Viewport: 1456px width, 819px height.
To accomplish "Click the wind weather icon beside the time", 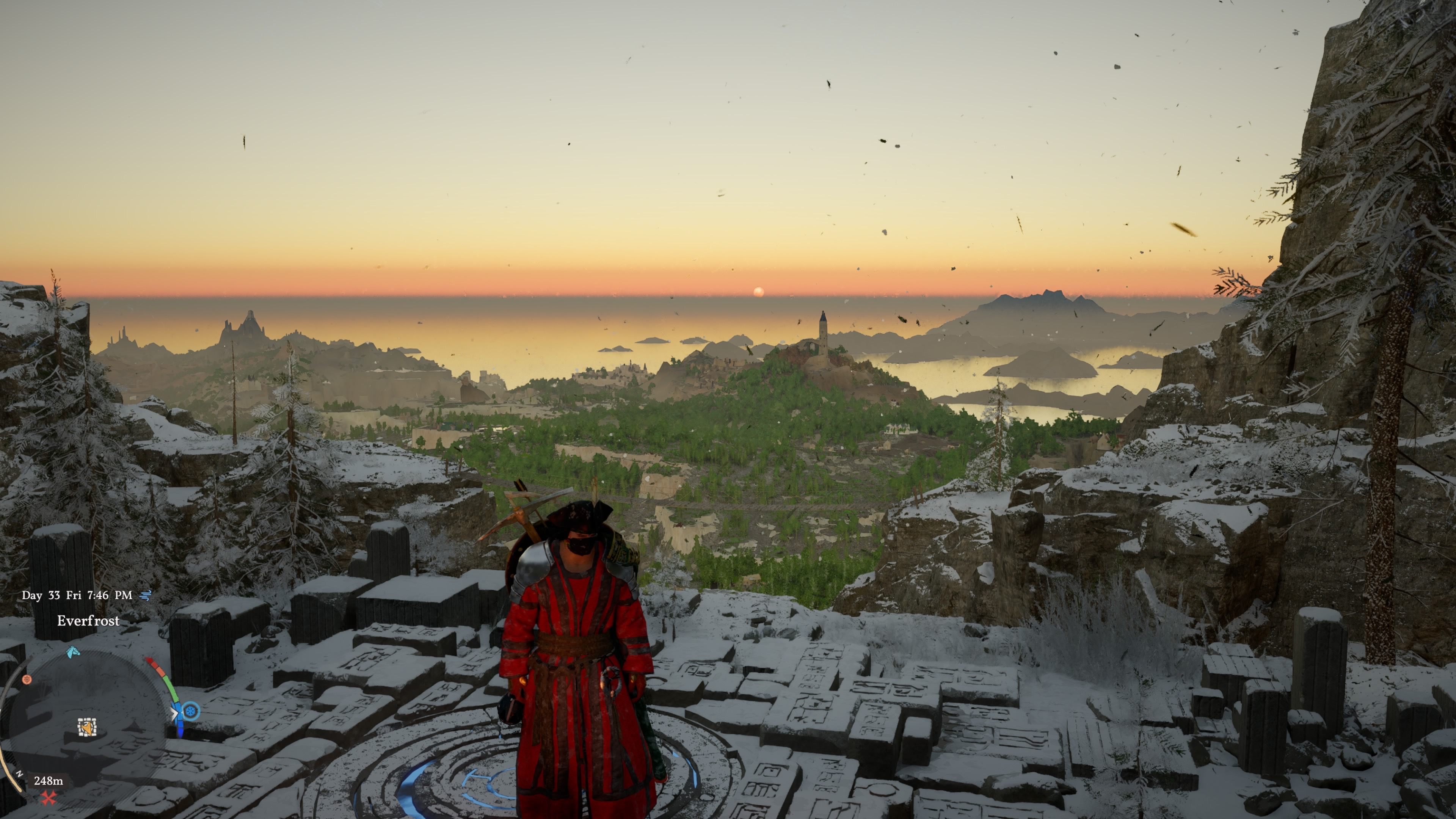I will tap(146, 595).
